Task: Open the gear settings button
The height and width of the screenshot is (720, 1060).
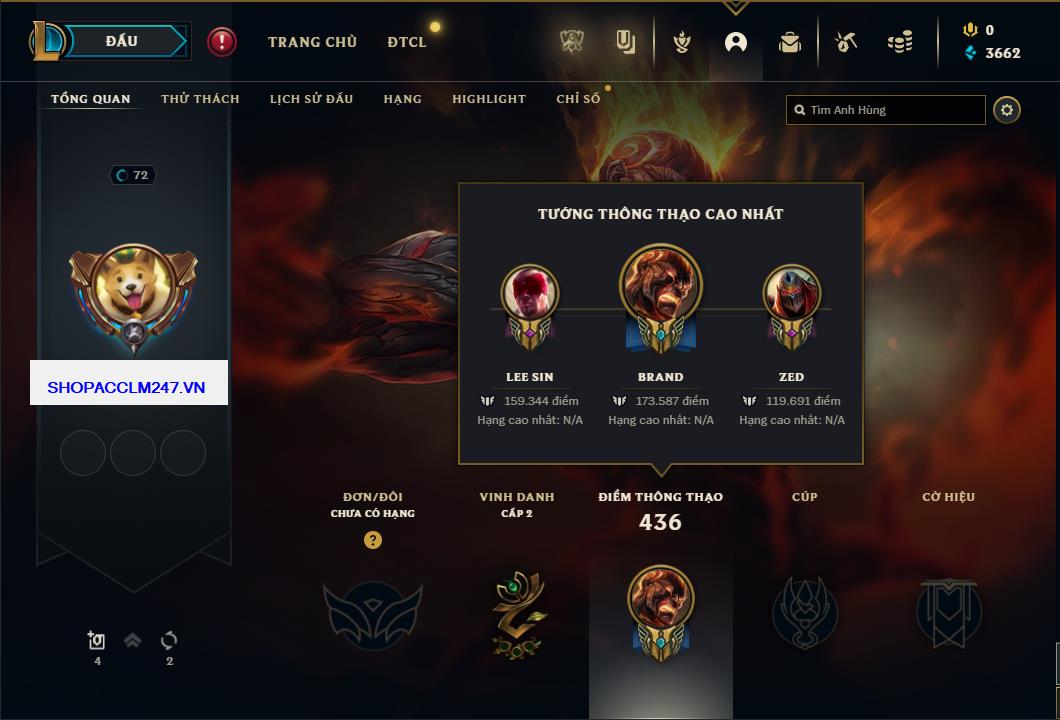Action: click(1007, 110)
